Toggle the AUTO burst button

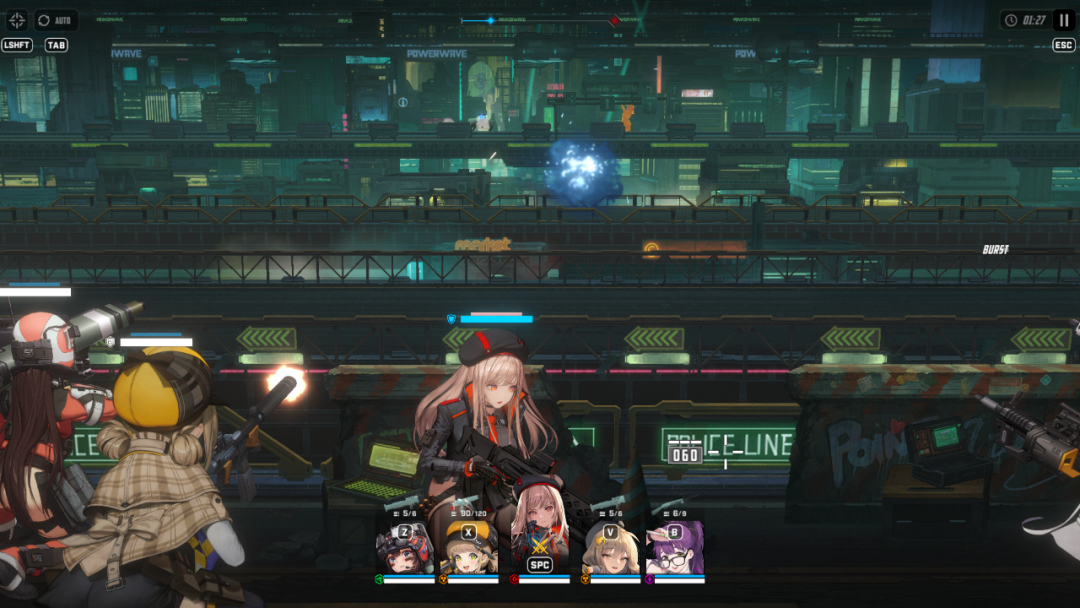(56, 20)
